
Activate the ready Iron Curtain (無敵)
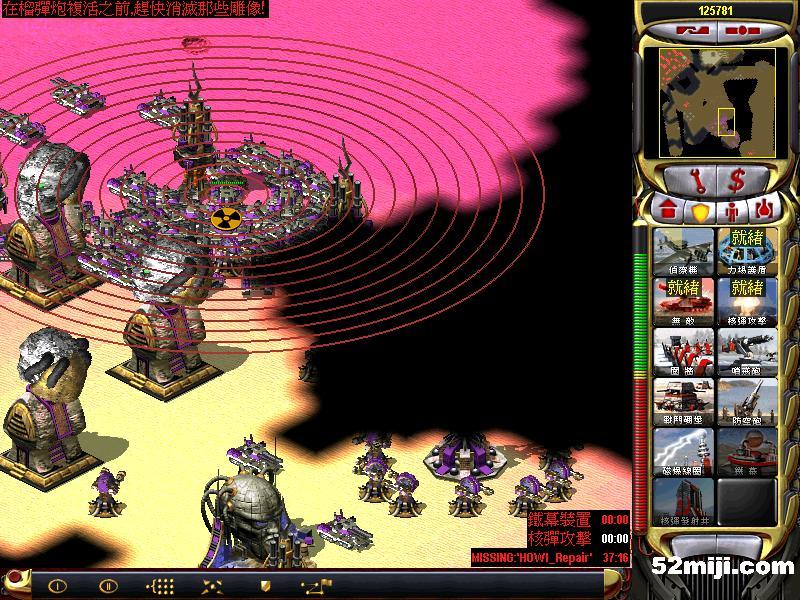click(x=683, y=302)
